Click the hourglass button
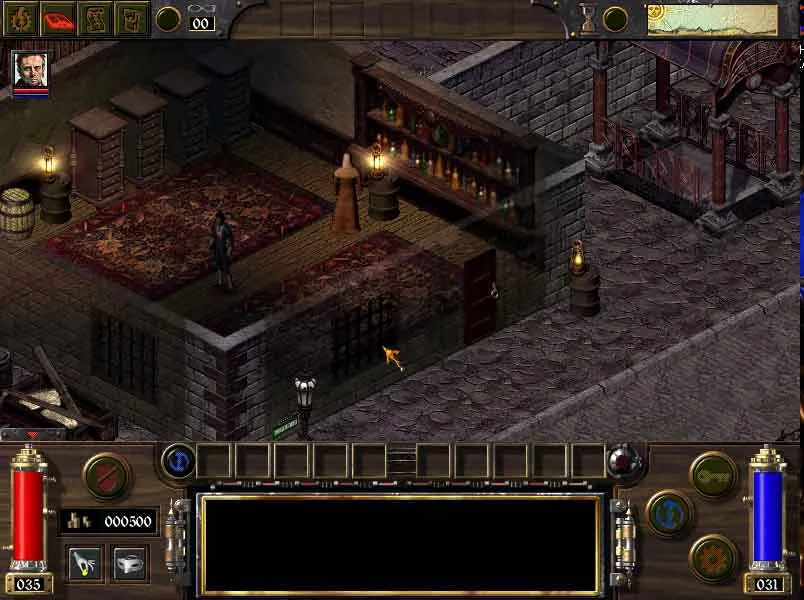804x600 pixels. point(588,18)
